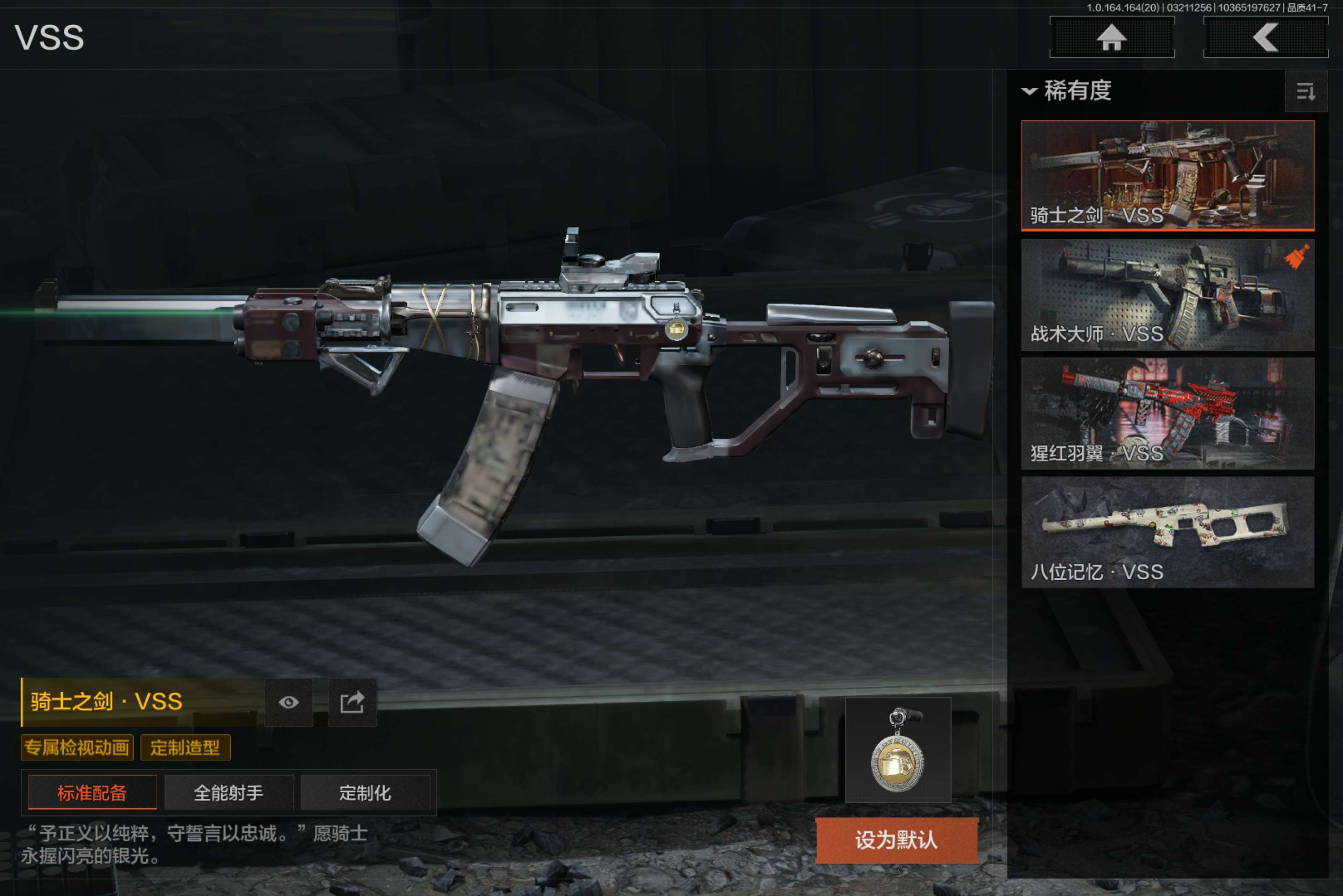Return to the home screen
Screen dimensions: 1343x896
[x=1111, y=37]
